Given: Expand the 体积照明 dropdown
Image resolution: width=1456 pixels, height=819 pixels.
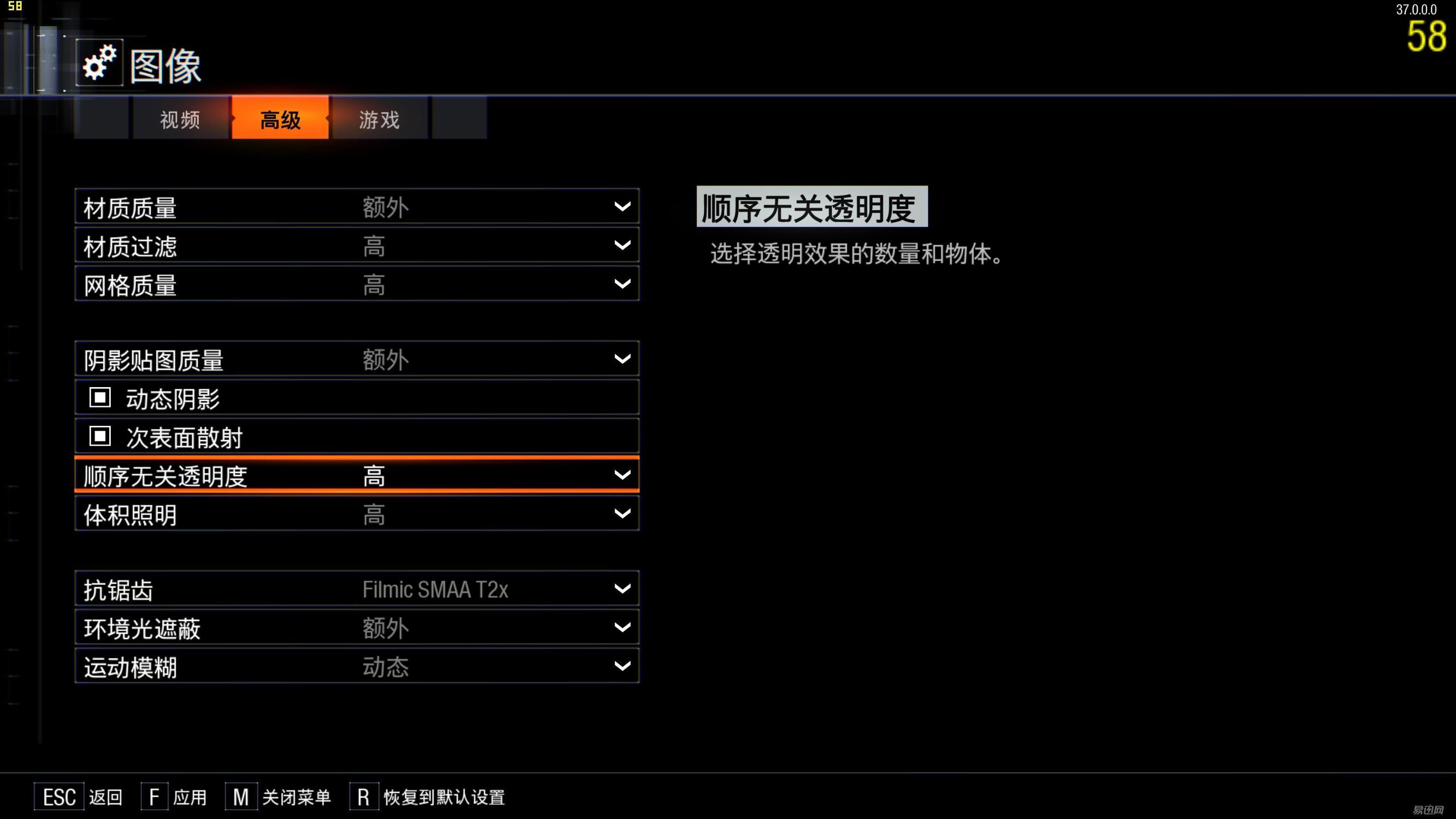Looking at the screenshot, I should tap(622, 513).
